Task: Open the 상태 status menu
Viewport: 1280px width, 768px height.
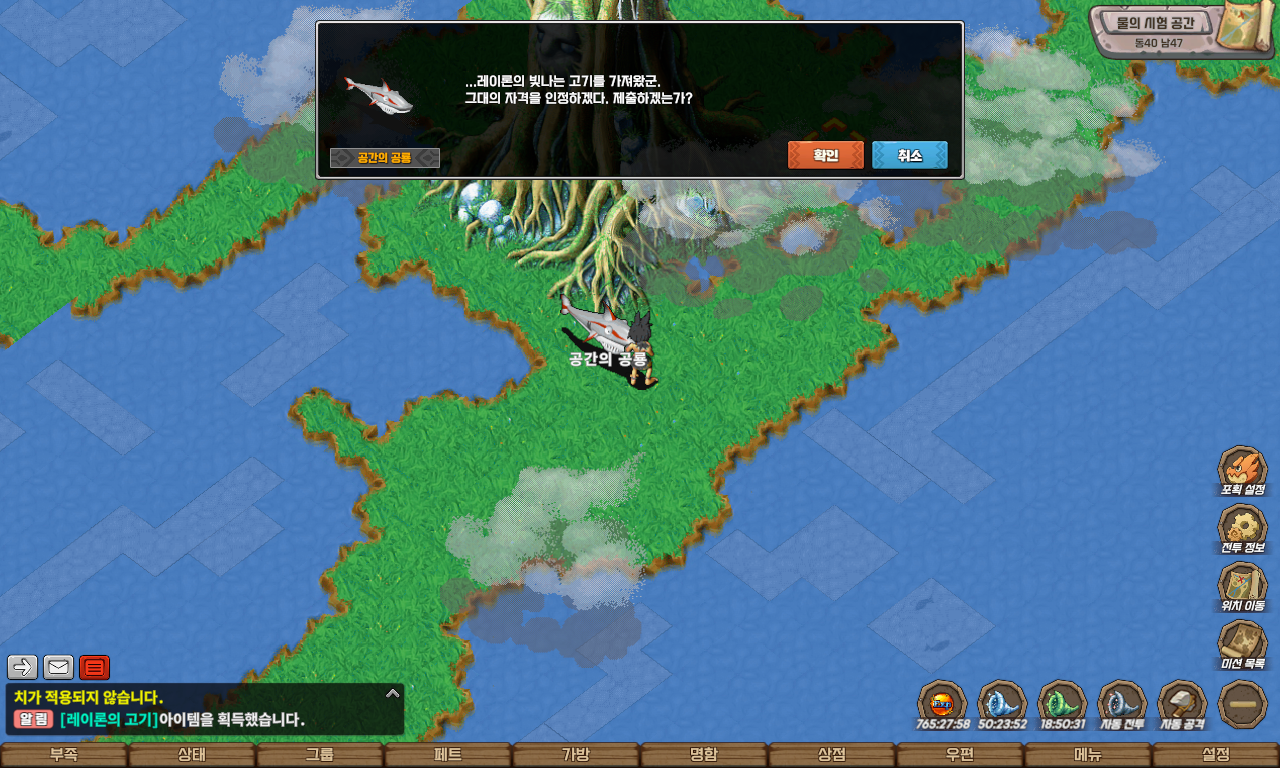Action: pyautogui.click(x=192, y=755)
